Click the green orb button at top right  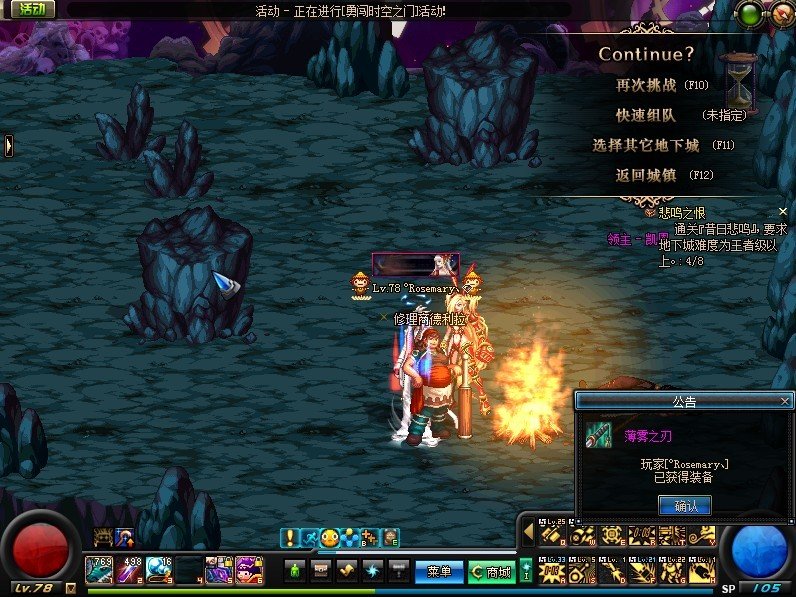(x=749, y=13)
